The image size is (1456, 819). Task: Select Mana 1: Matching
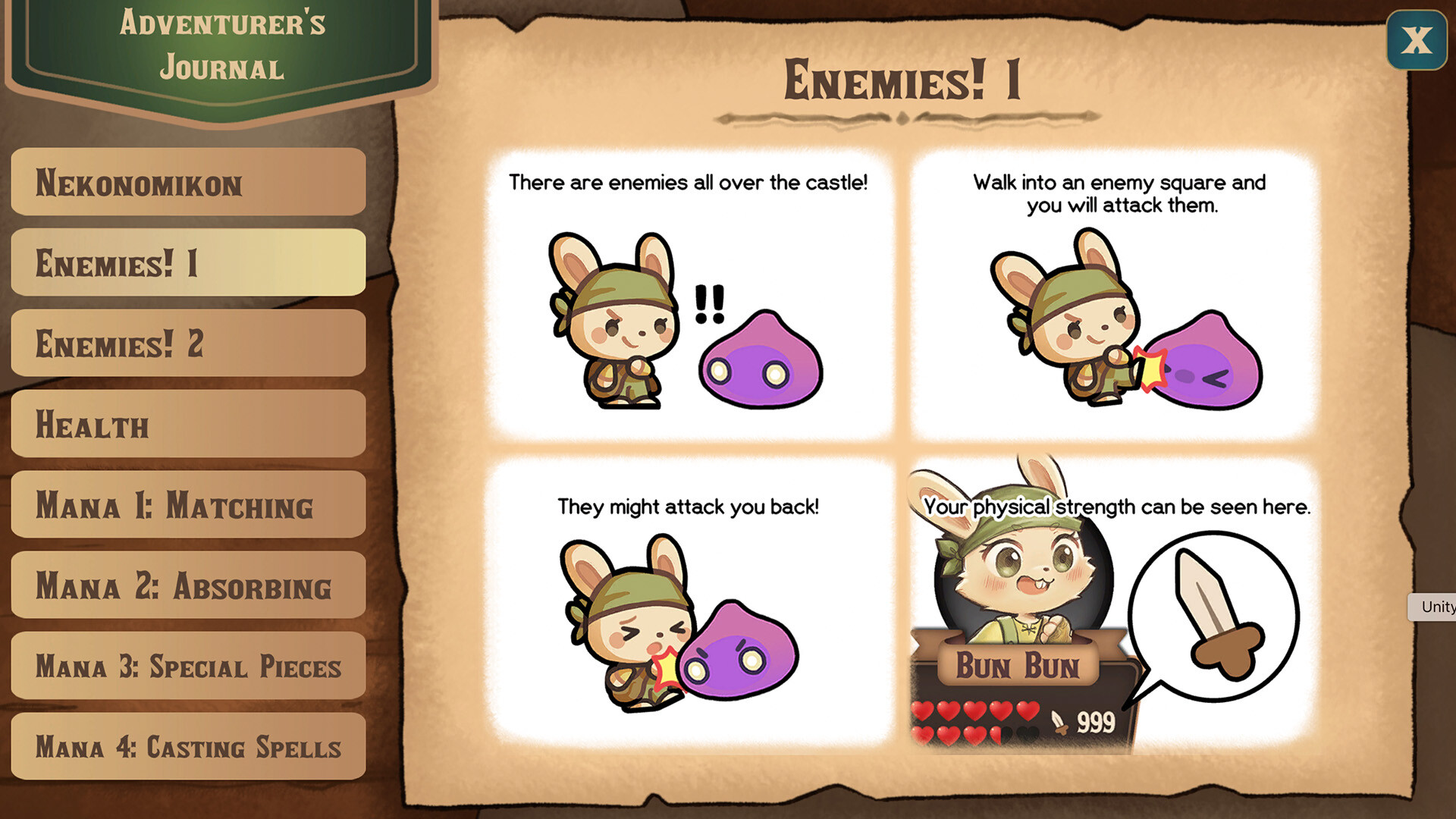point(187,506)
